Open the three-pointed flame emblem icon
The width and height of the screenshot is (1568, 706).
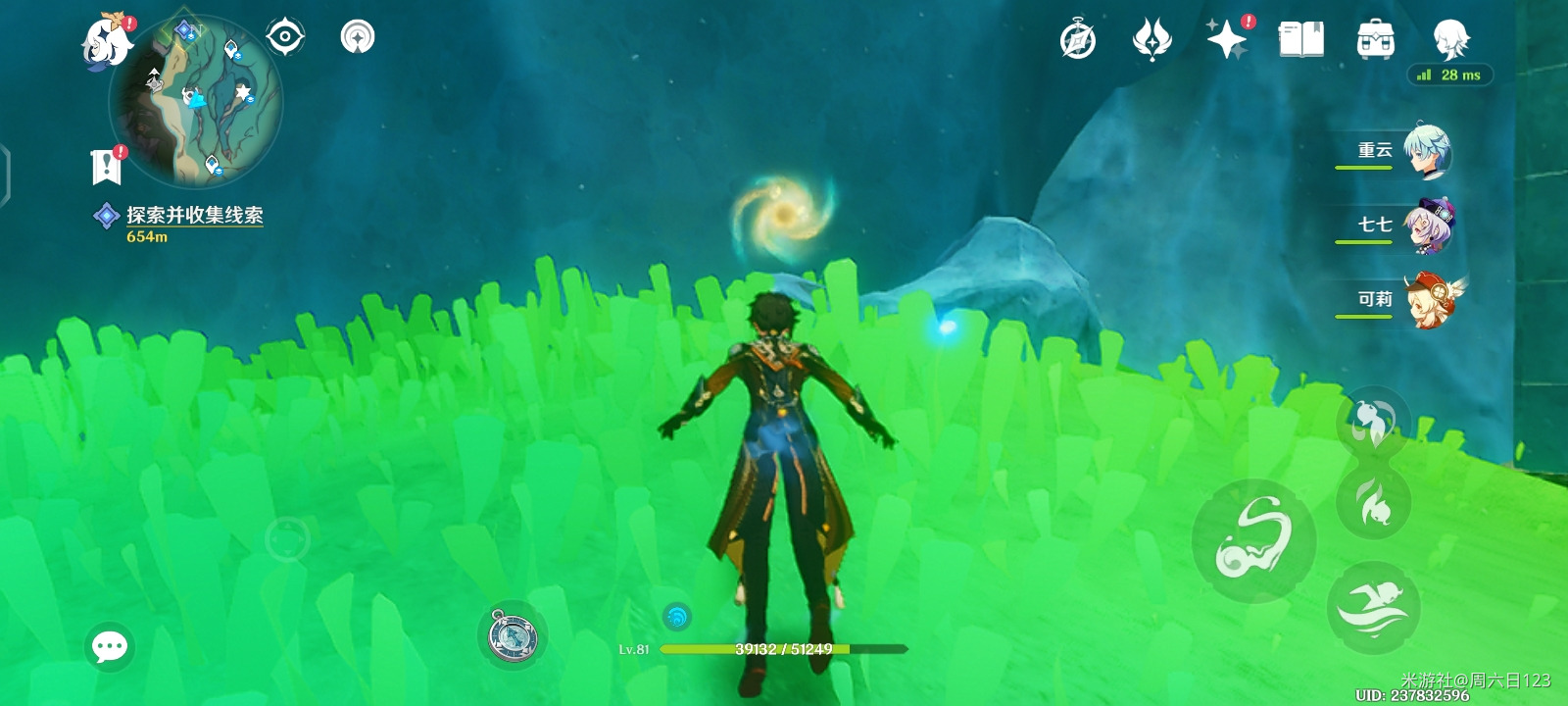point(1152,41)
